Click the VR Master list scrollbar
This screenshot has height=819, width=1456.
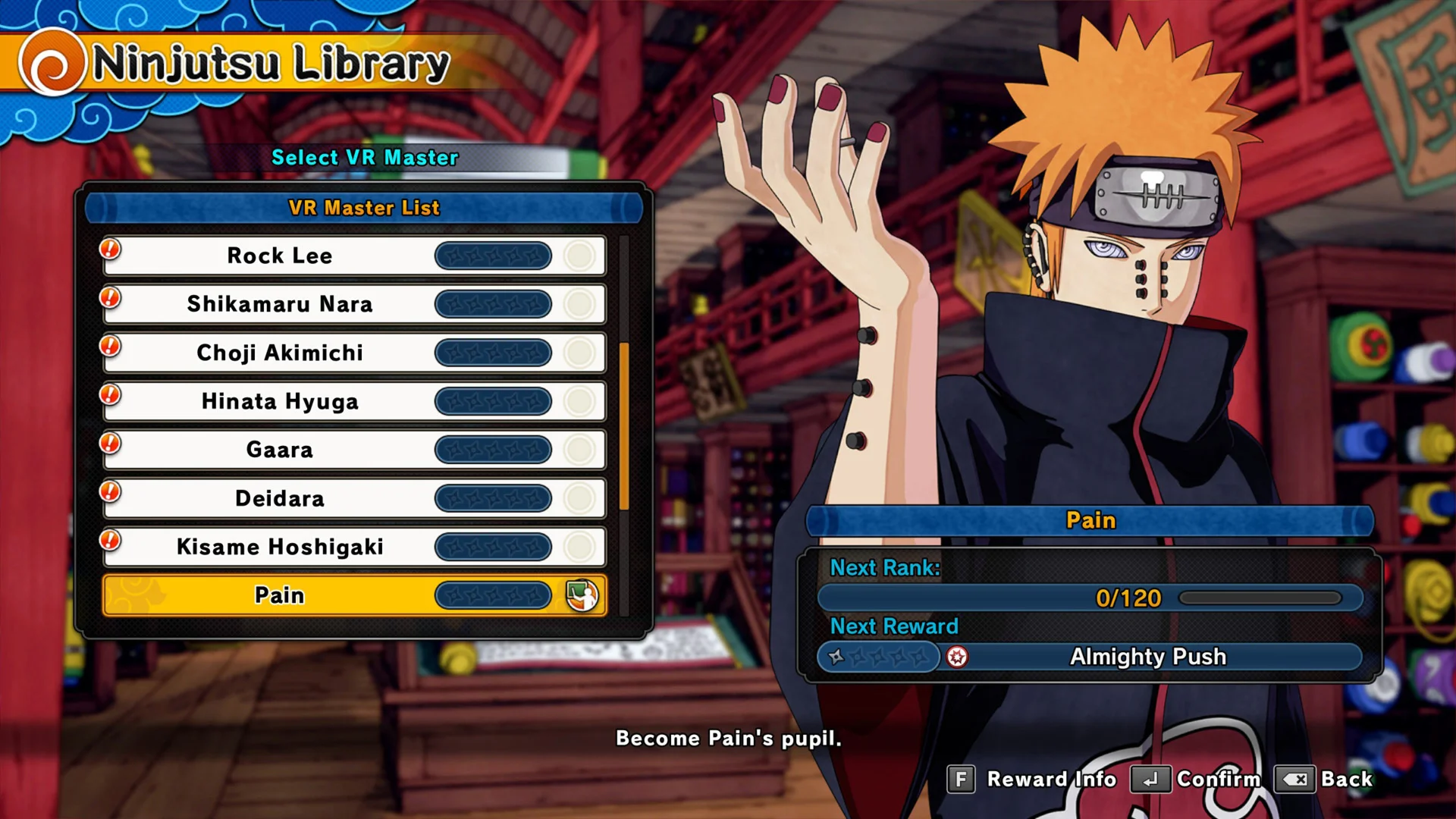[x=624, y=426]
